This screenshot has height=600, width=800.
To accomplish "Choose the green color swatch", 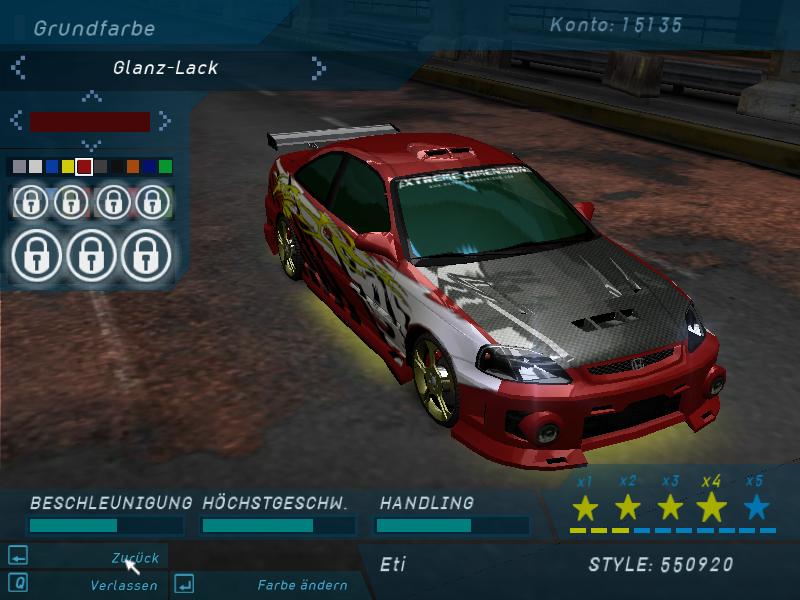I will pyautogui.click(x=165, y=166).
